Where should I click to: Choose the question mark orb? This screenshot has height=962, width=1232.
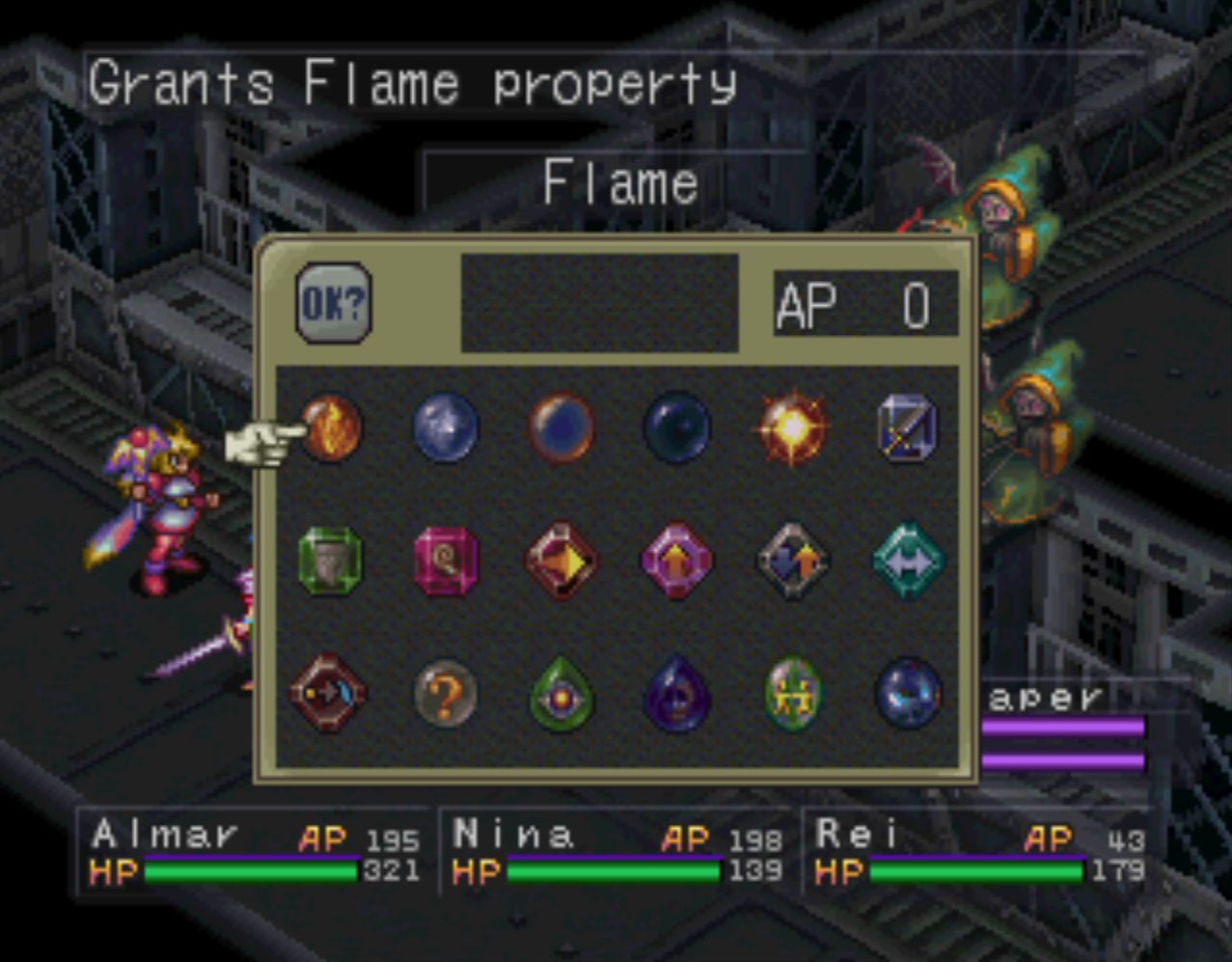point(446,693)
